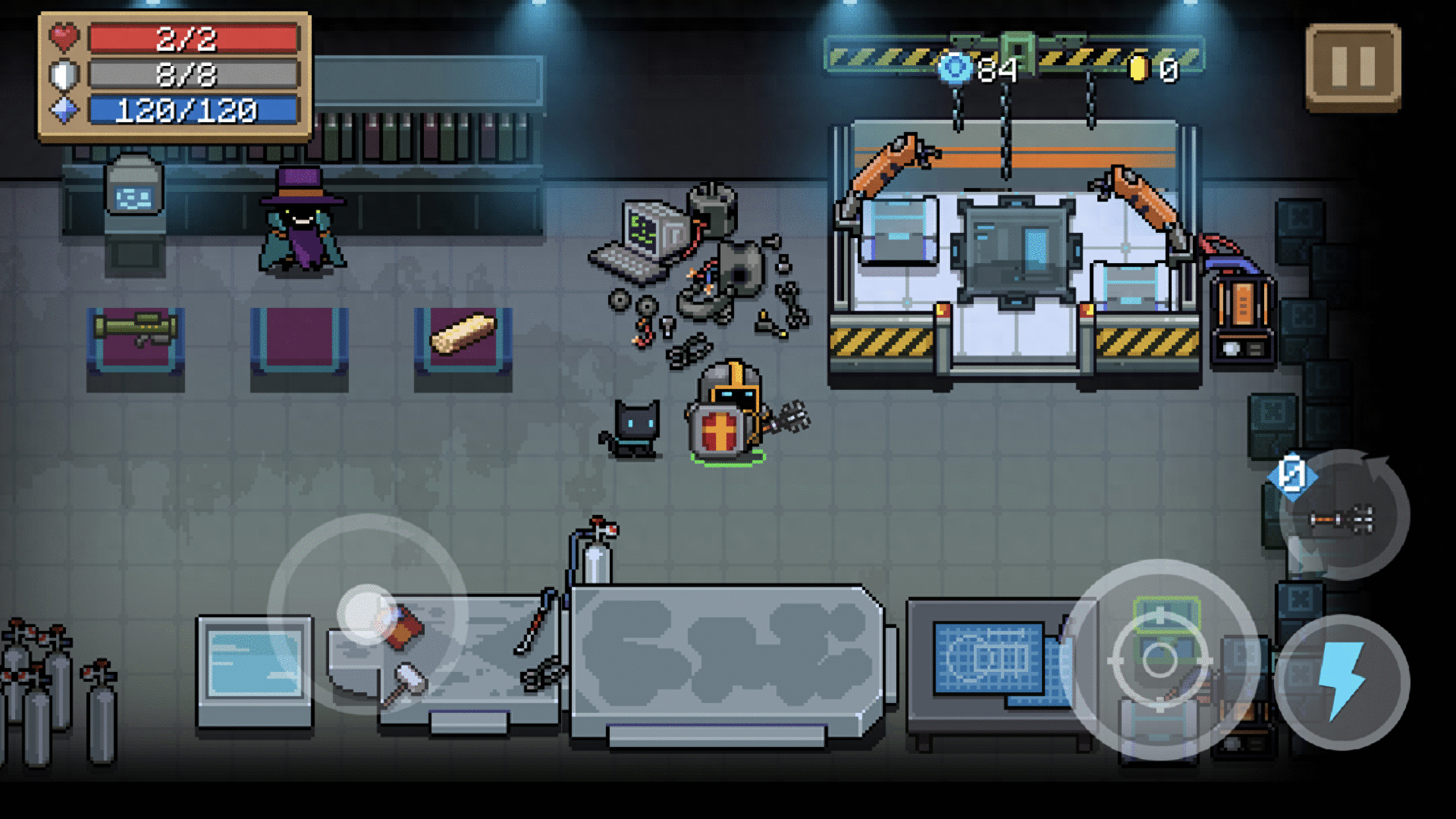This screenshot has height=819, width=1456.
Task: Touch the virtual movement joystick
Action: pos(367,614)
